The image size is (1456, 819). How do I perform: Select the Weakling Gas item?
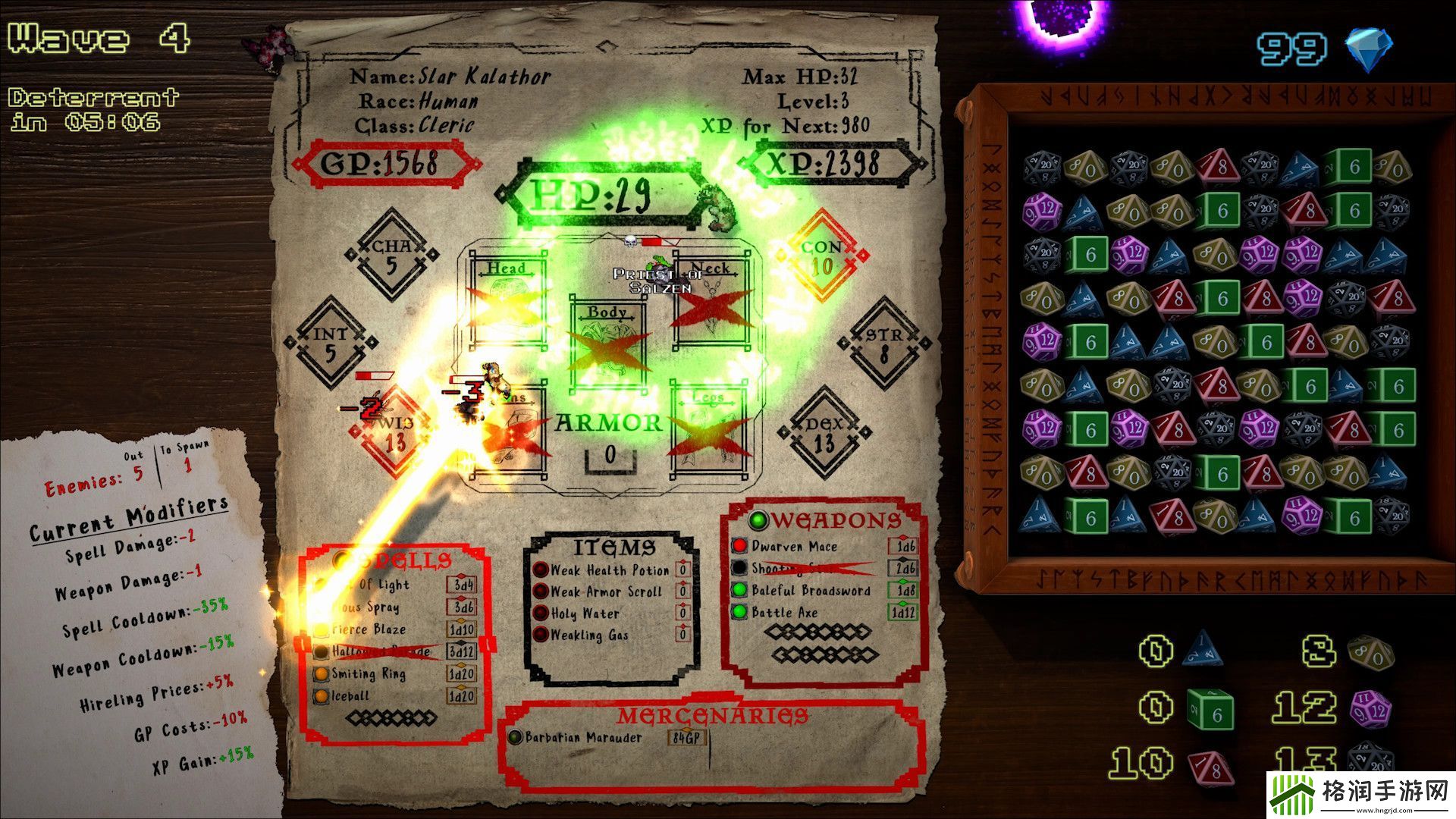[589, 635]
